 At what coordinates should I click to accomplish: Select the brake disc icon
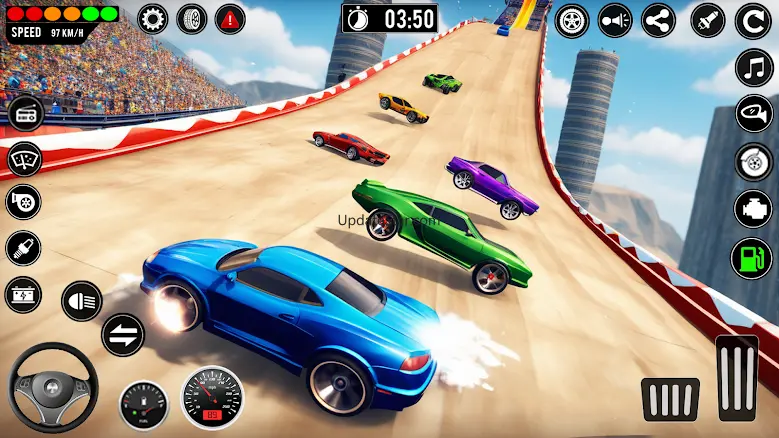pos(754,160)
